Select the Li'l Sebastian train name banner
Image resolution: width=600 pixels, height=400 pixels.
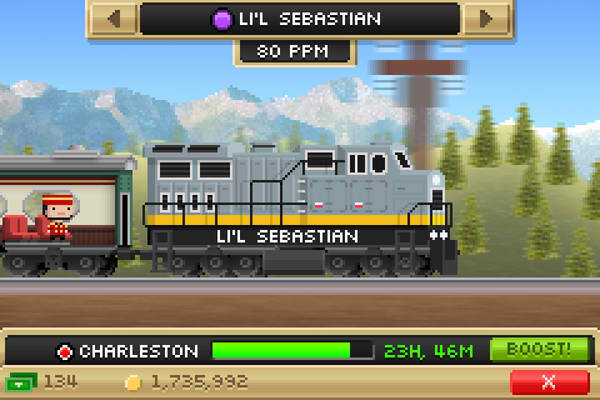click(300, 19)
